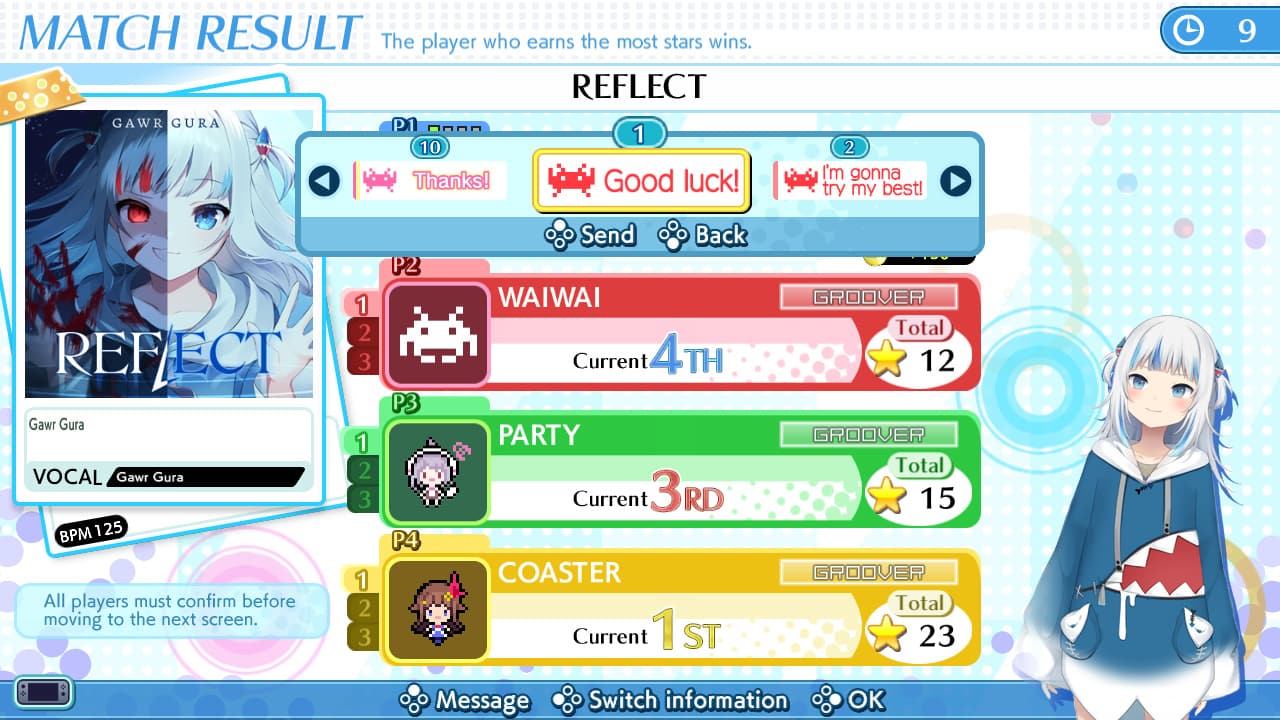Select the Good luck! quick message
This screenshot has height=720, width=1280.
(x=641, y=180)
